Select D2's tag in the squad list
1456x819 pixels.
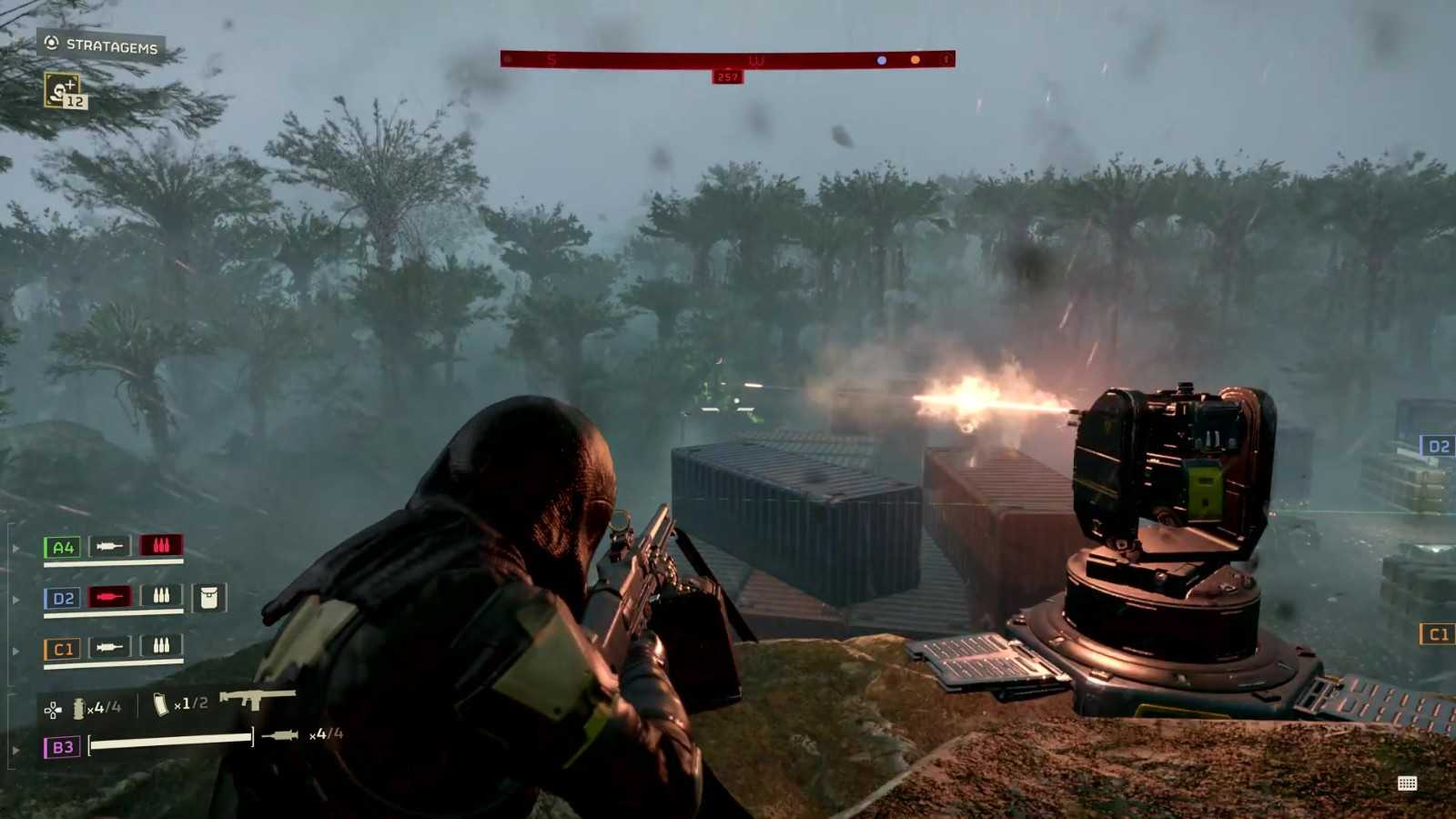(x=63, y=598)
